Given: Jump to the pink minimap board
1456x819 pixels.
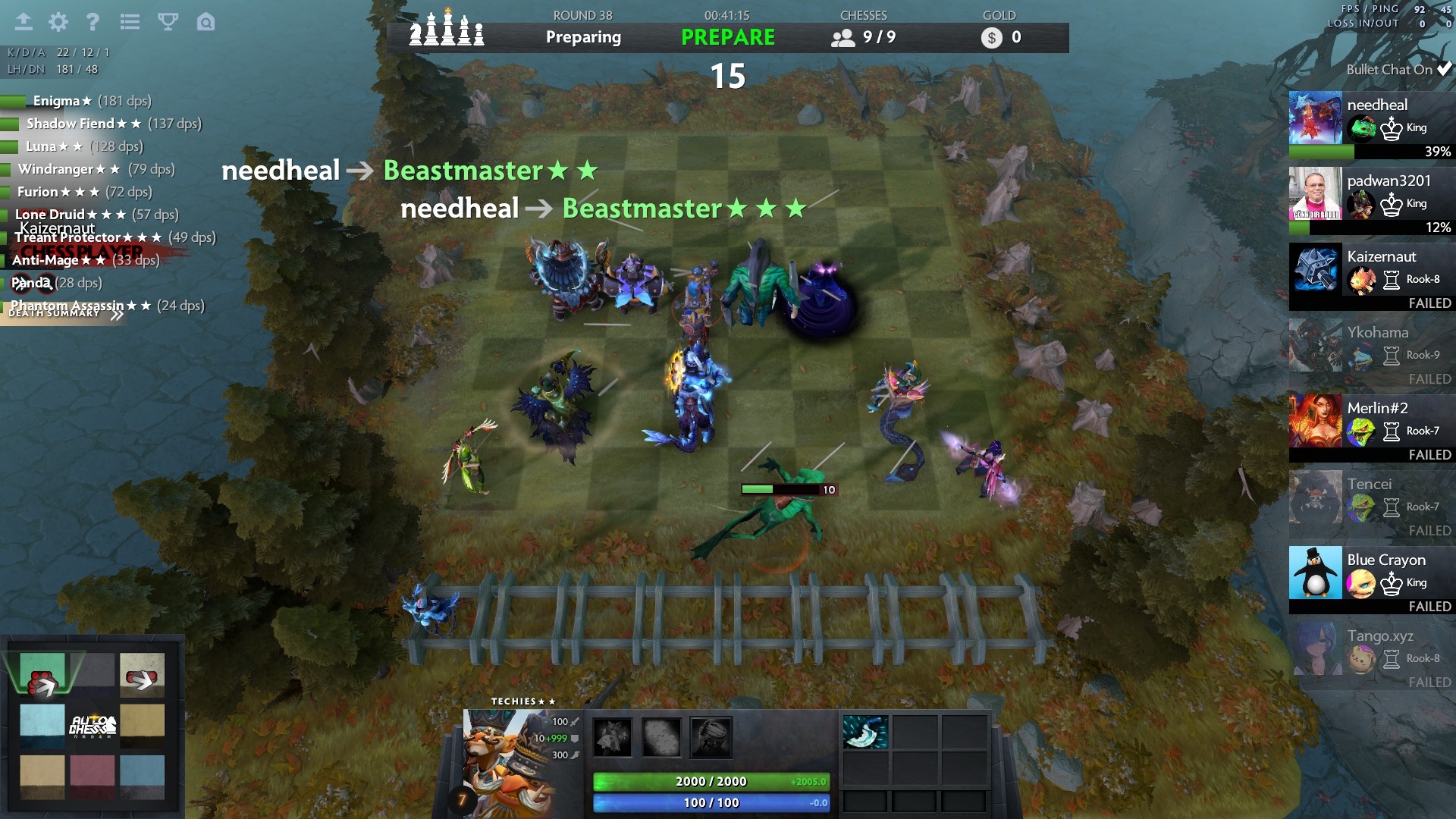Looking at the screenshot, I should click(93, 775).
